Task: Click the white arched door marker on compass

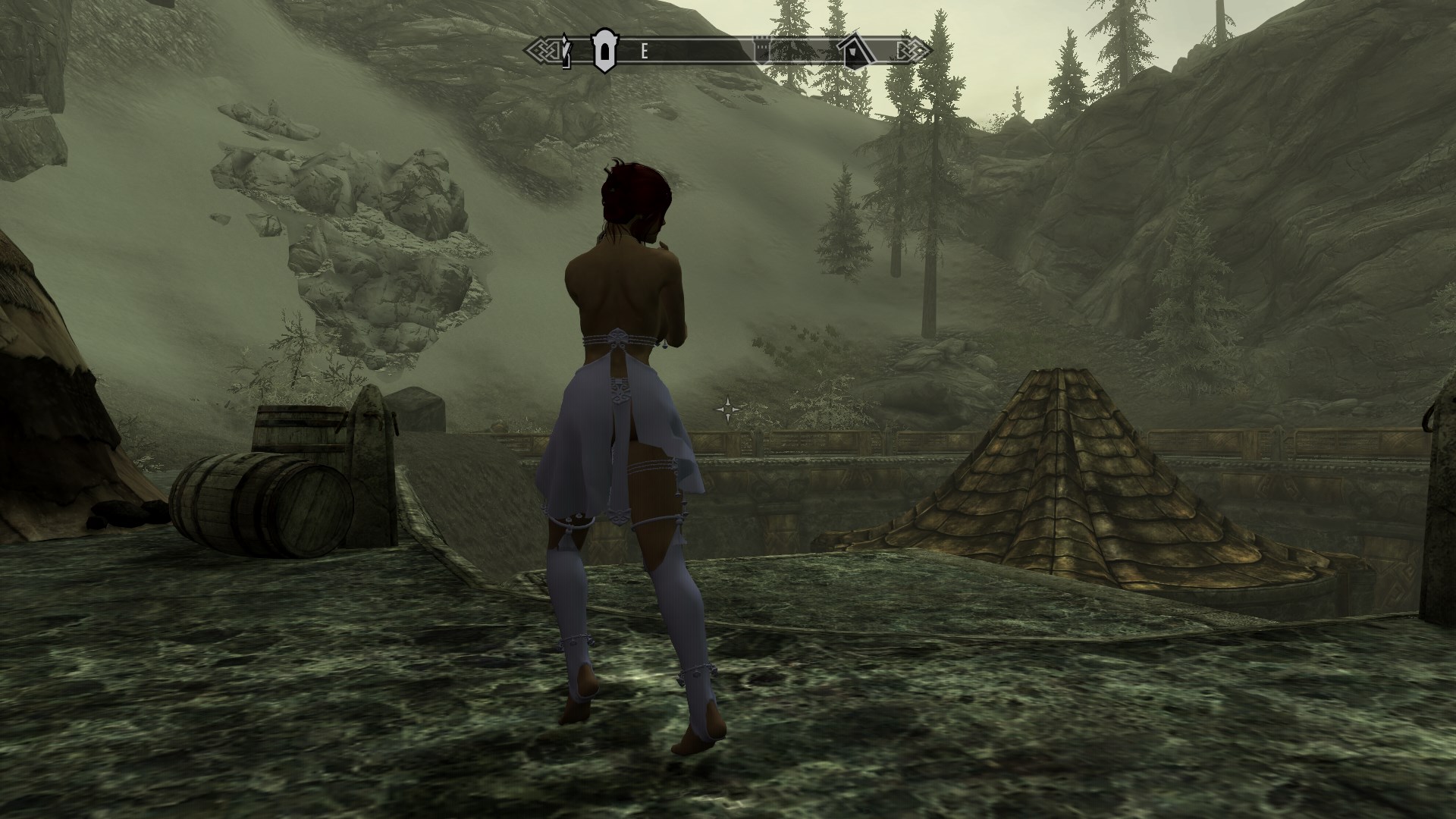Action: [604, 51]
